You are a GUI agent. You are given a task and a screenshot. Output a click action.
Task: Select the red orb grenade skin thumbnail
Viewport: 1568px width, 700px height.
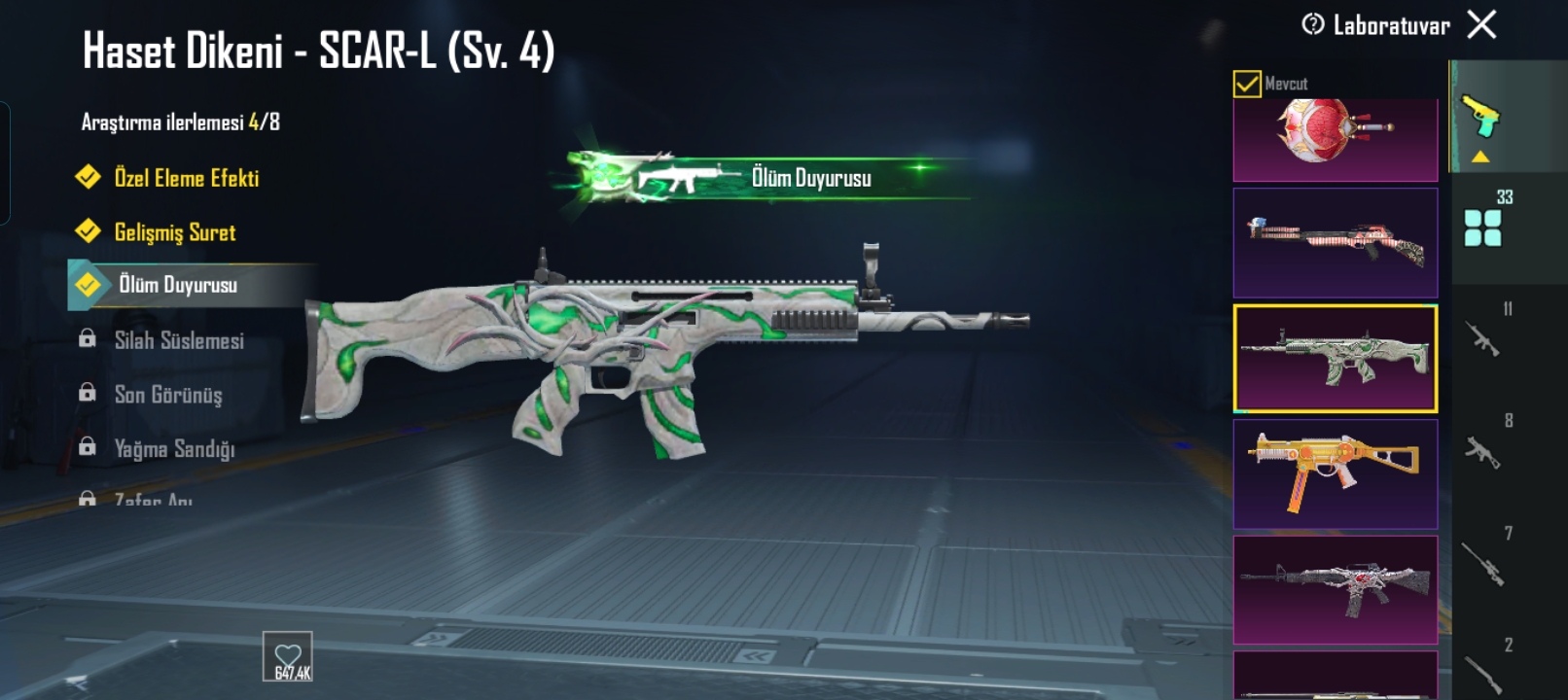(1335, 138)
